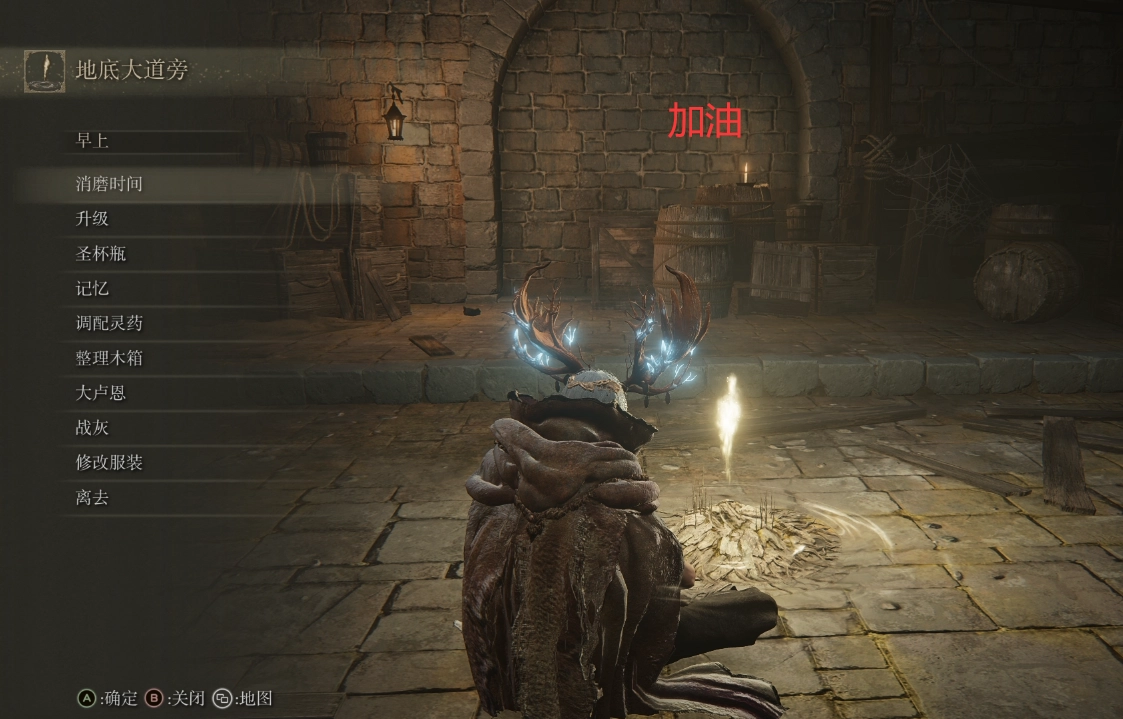The width and height of the screenshot is (1123, 719).
Task: Open the 战灰 Ashes of War option
Action: tap(92, 428)
